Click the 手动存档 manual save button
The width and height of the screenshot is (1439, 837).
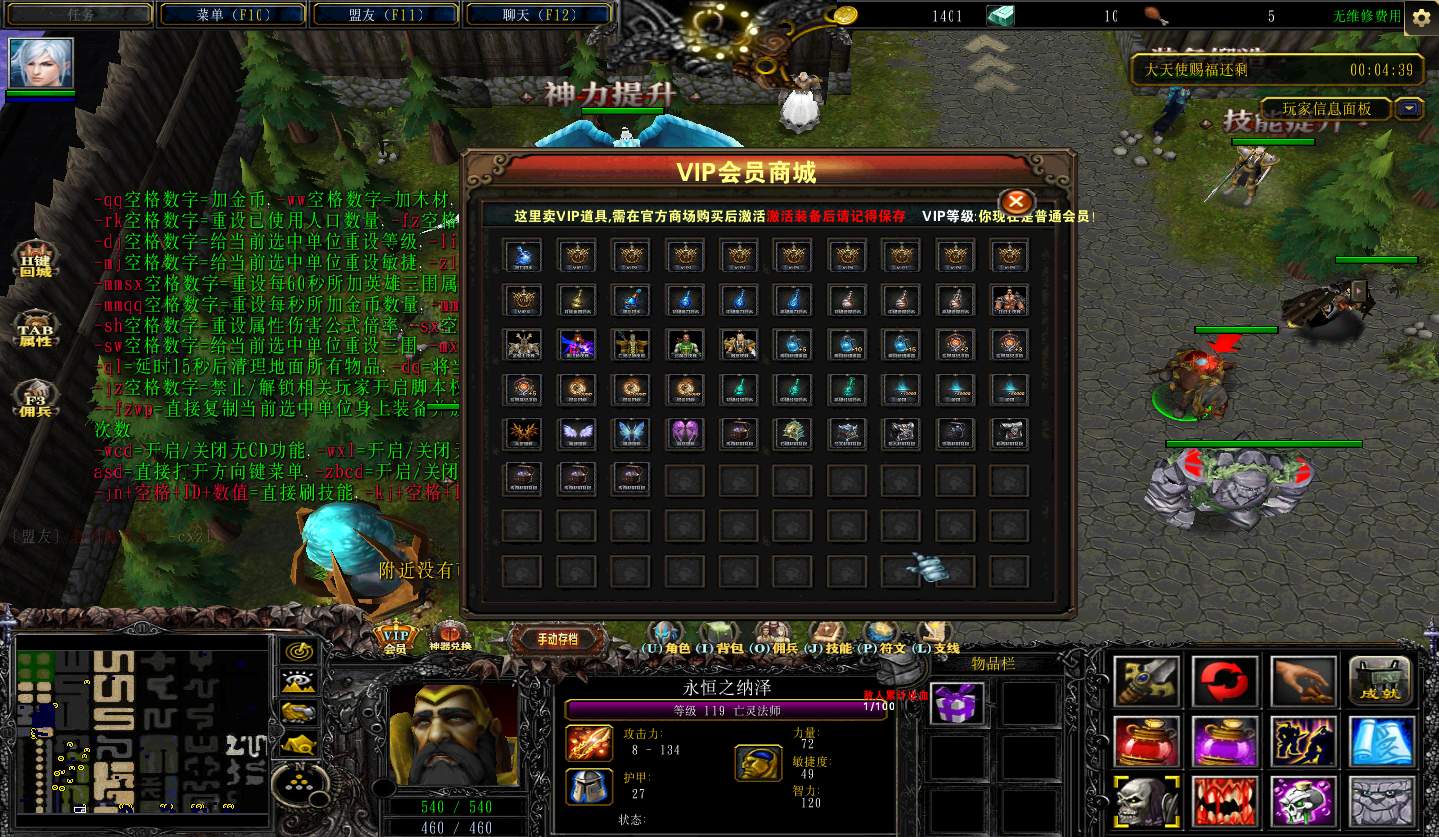coord(557,639)
